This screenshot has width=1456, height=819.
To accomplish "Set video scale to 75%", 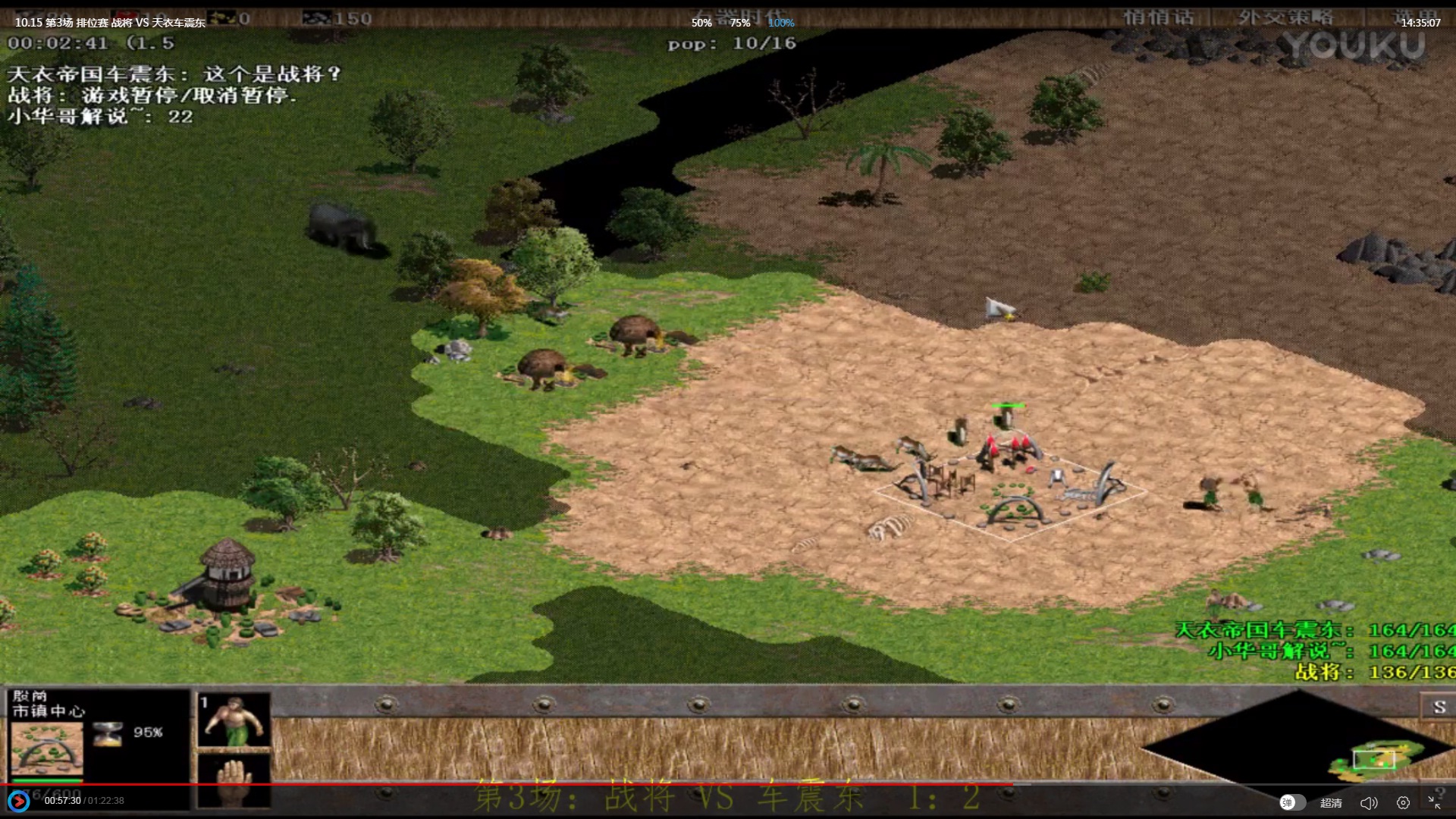I will [740, 23].
